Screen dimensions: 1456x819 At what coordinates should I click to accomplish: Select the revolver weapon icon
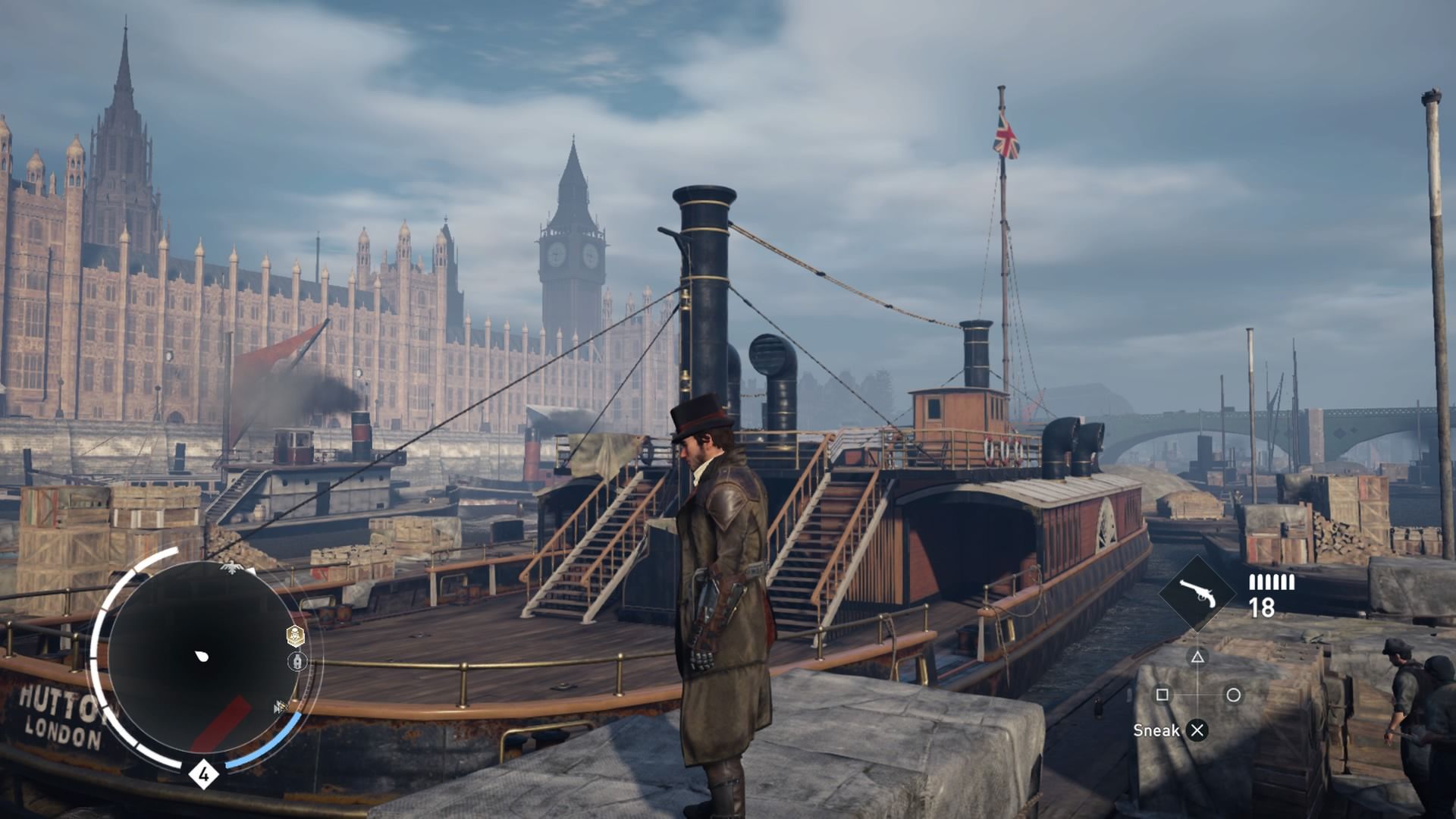pos(1197,594)
